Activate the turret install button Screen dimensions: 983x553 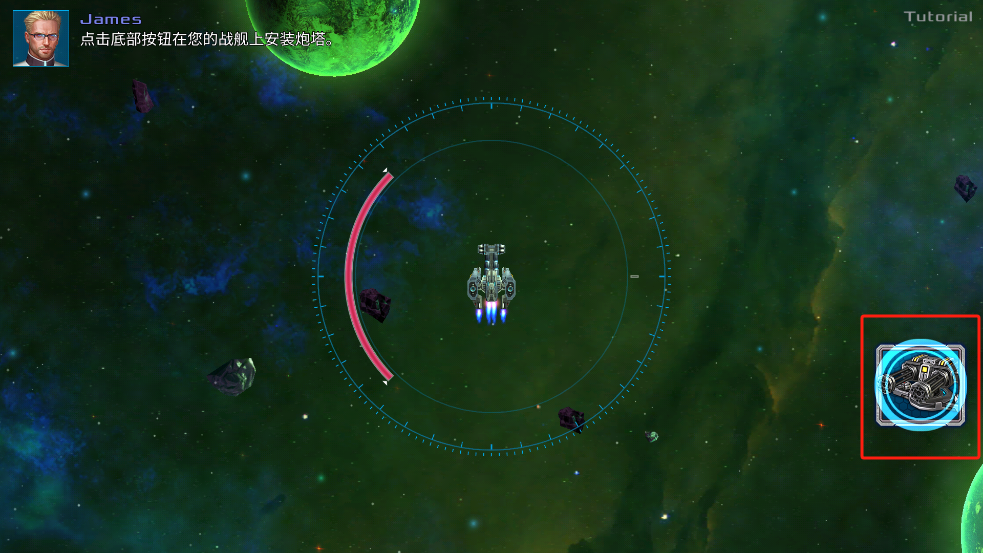[920, 385]
